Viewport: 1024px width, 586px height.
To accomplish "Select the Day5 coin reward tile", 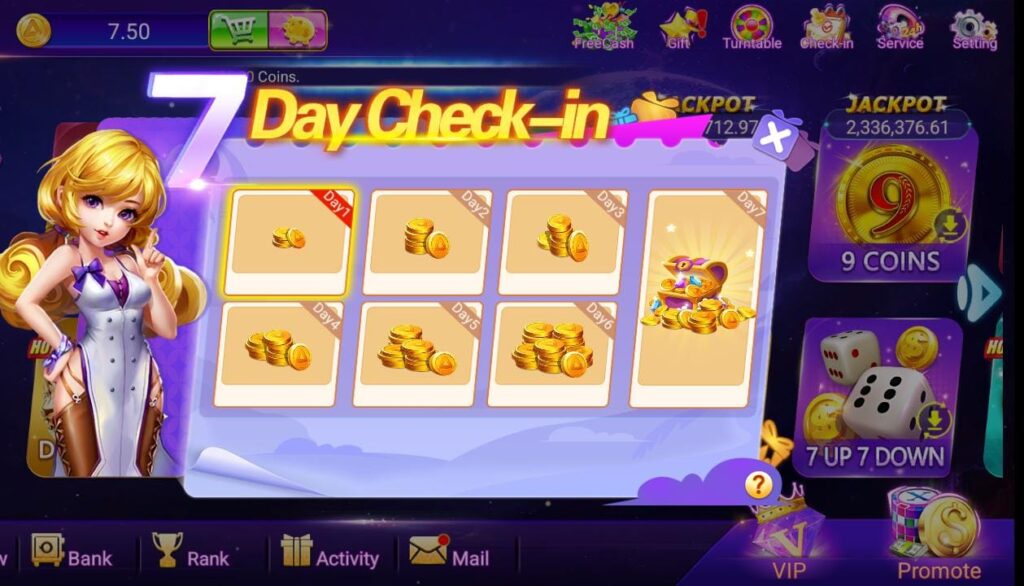I will pos(416,352).
